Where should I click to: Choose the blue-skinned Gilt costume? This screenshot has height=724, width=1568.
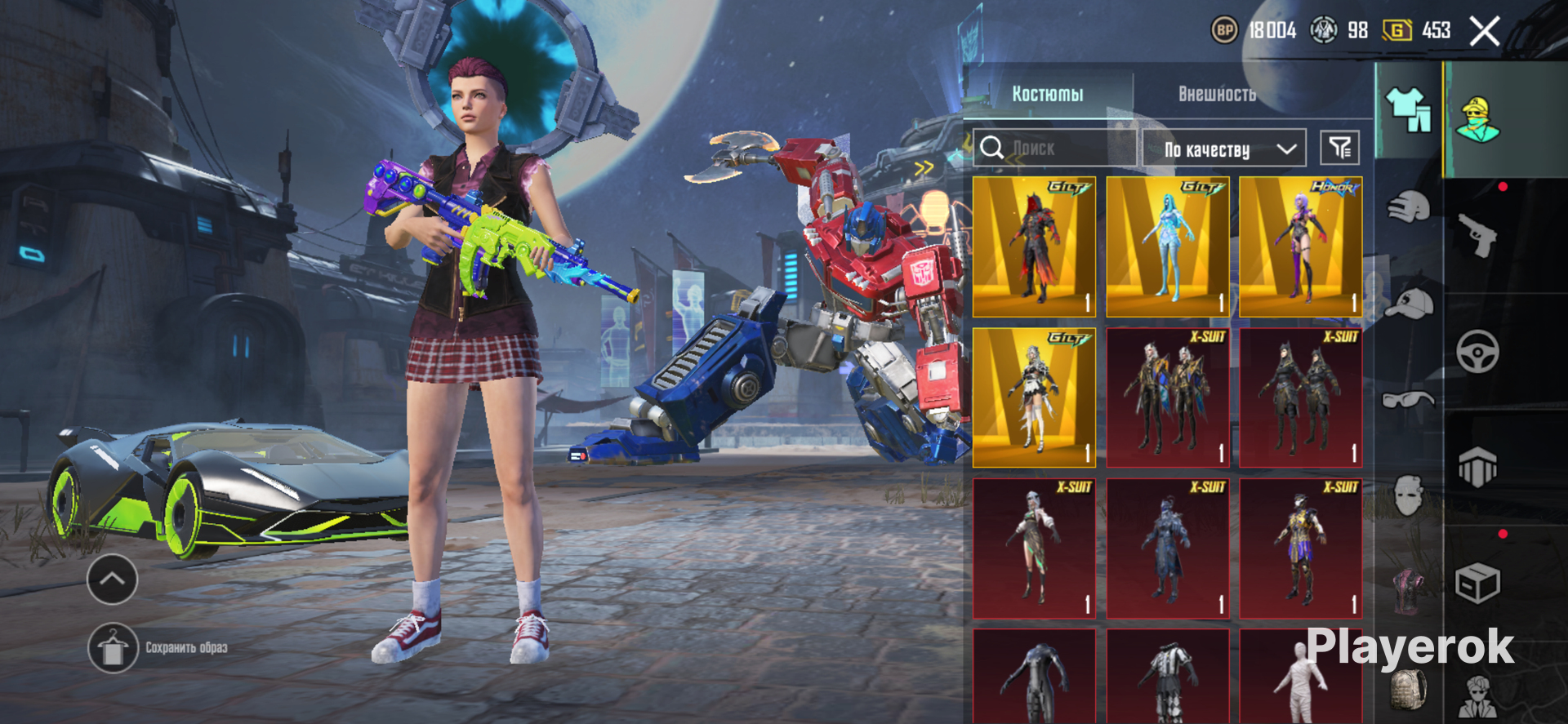pyautogui.click(x=1167, y=247)
